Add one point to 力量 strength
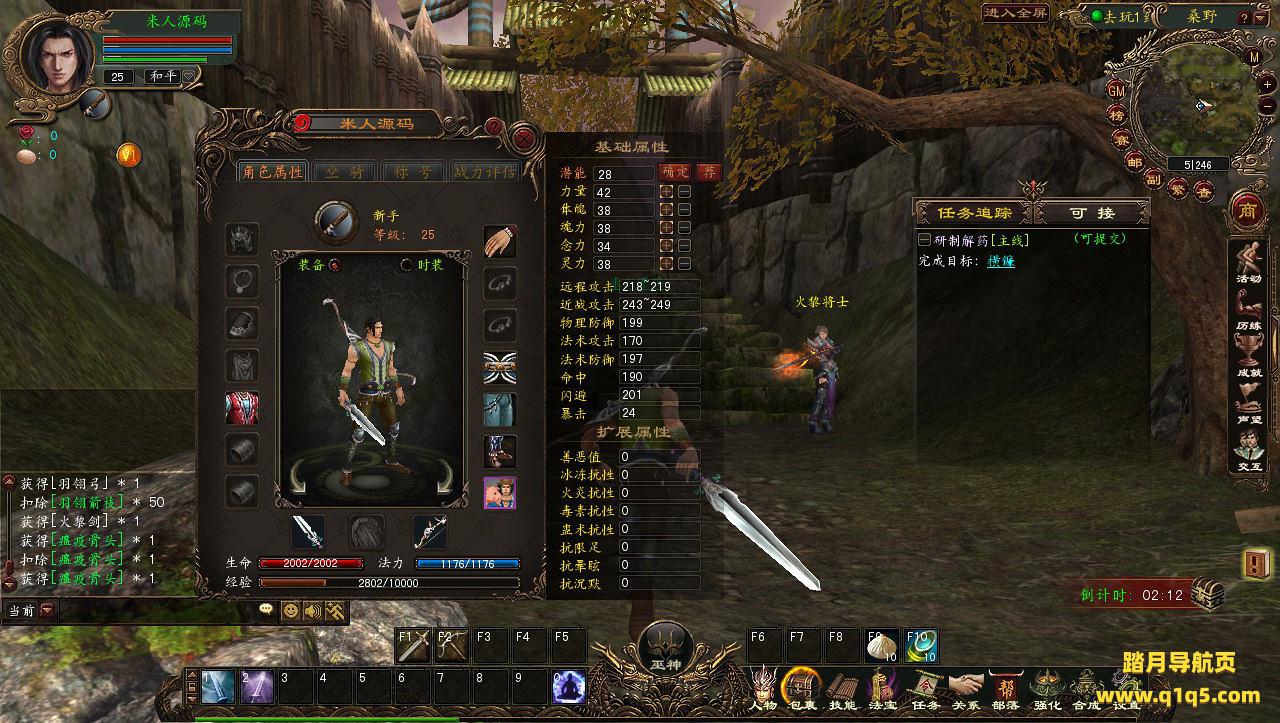 pyautogui.click(x=665, y=192)
